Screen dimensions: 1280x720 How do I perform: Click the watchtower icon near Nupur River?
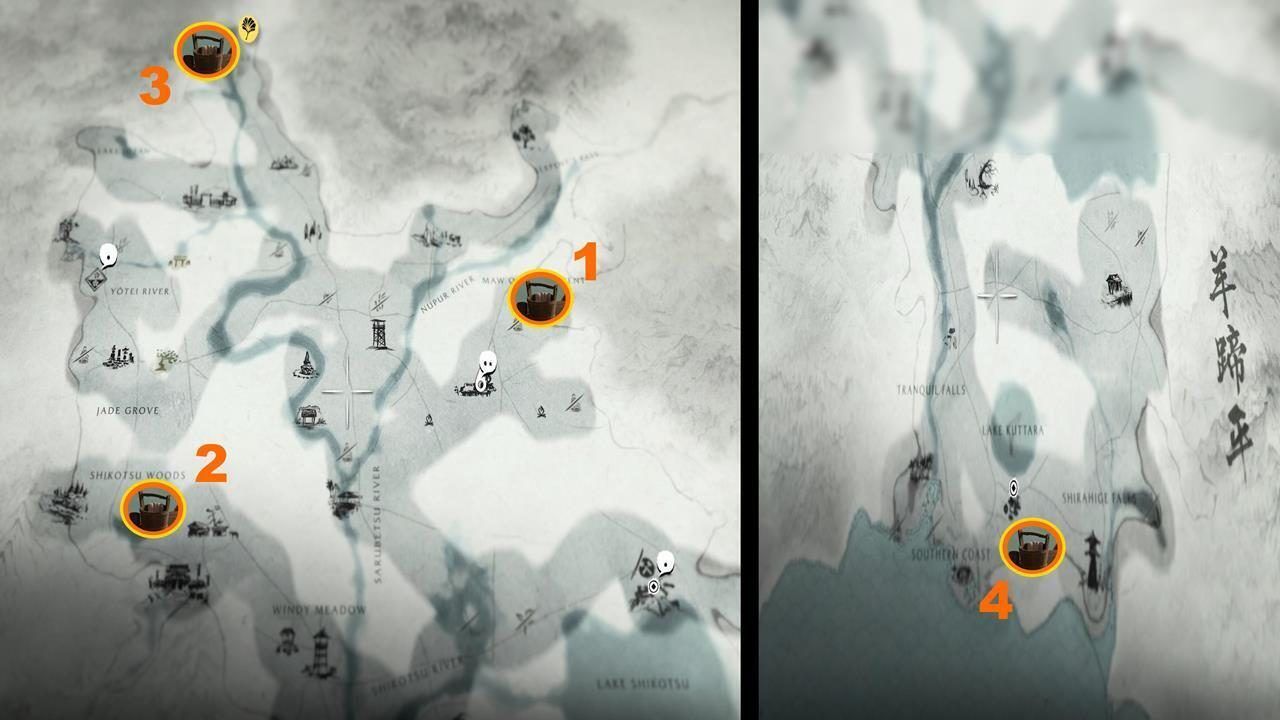tap(379, 333)
